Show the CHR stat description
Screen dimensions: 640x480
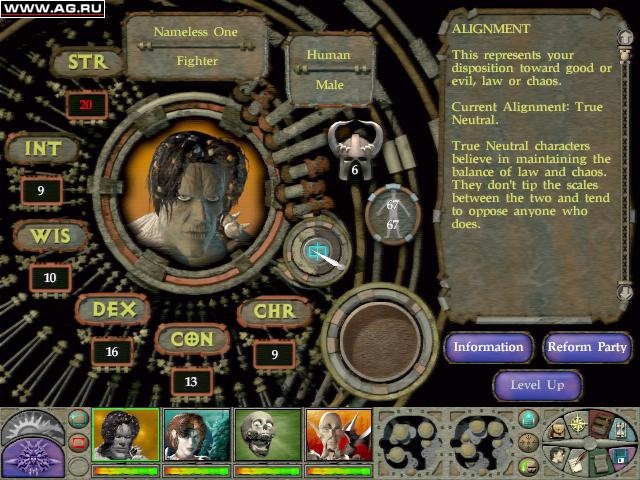pos(274,312)
